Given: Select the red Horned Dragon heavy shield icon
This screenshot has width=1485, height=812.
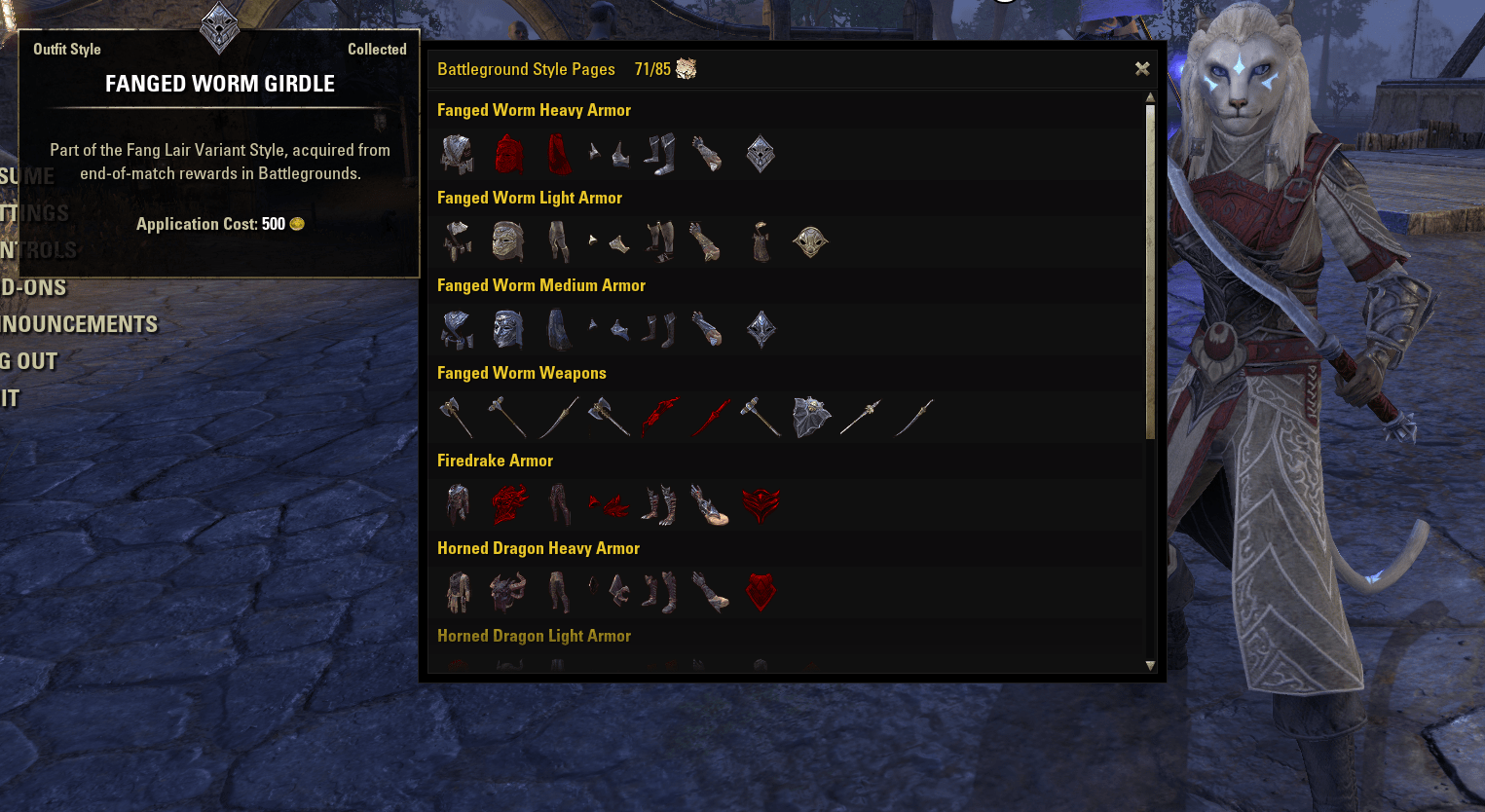Looking at the screenshot, I should click(761, 591).
